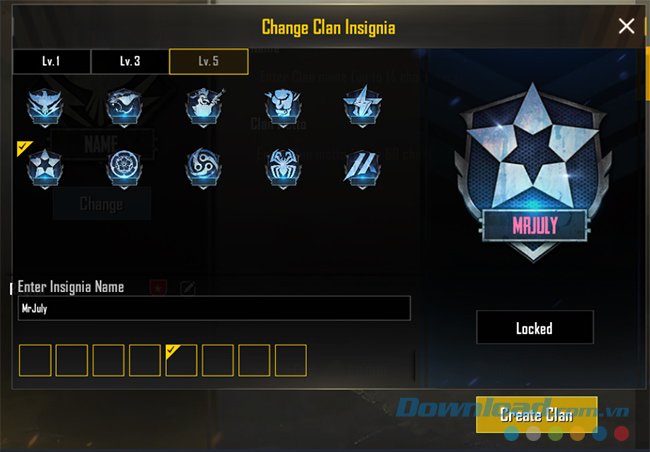The height and width of the screenshot is (452, 650).
Task: Select the spider insignia
Action: pyautogui.click(x=281, y=167)
